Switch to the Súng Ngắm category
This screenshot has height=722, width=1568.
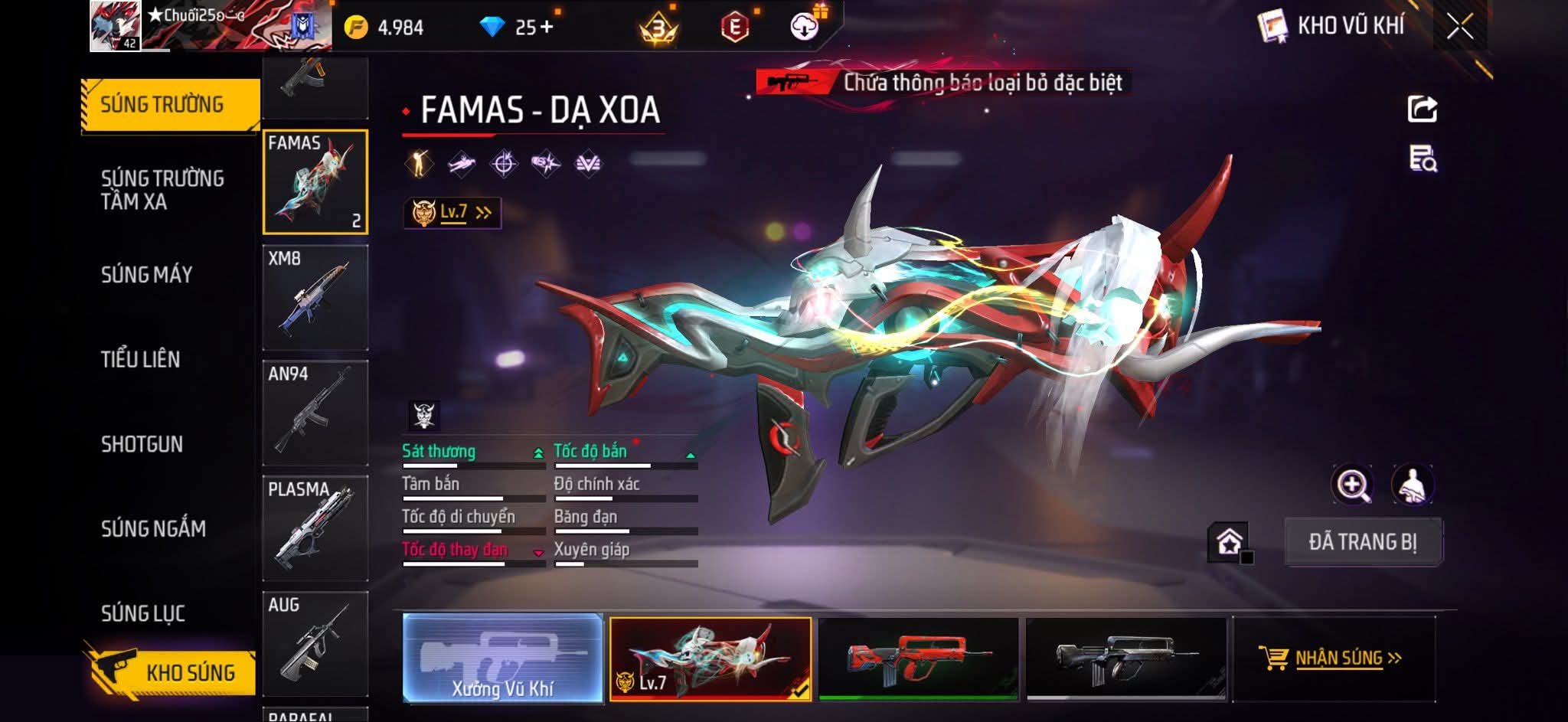tap(153, 528)
